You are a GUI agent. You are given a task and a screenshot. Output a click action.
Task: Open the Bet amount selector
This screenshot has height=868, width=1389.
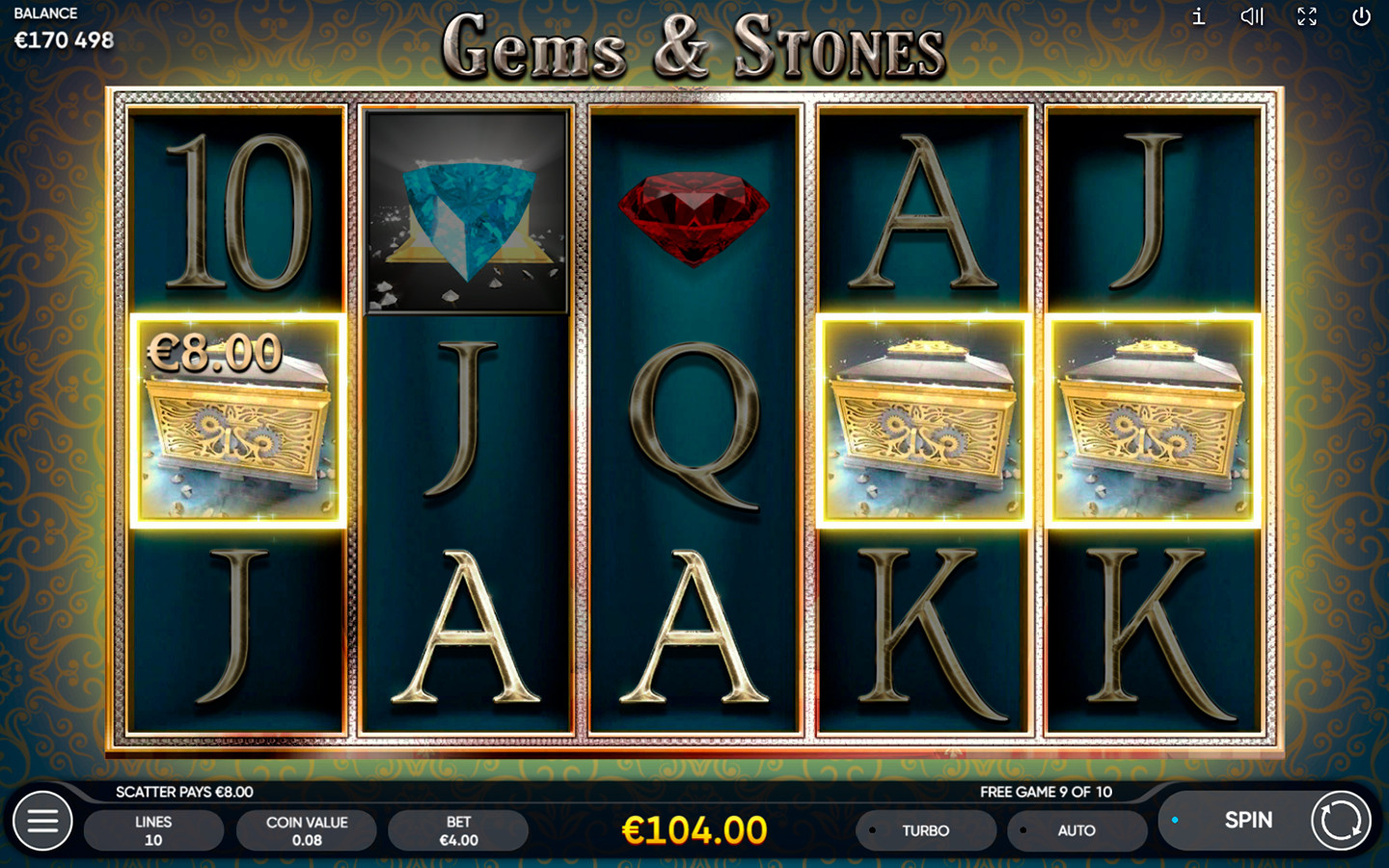point(458,830)
